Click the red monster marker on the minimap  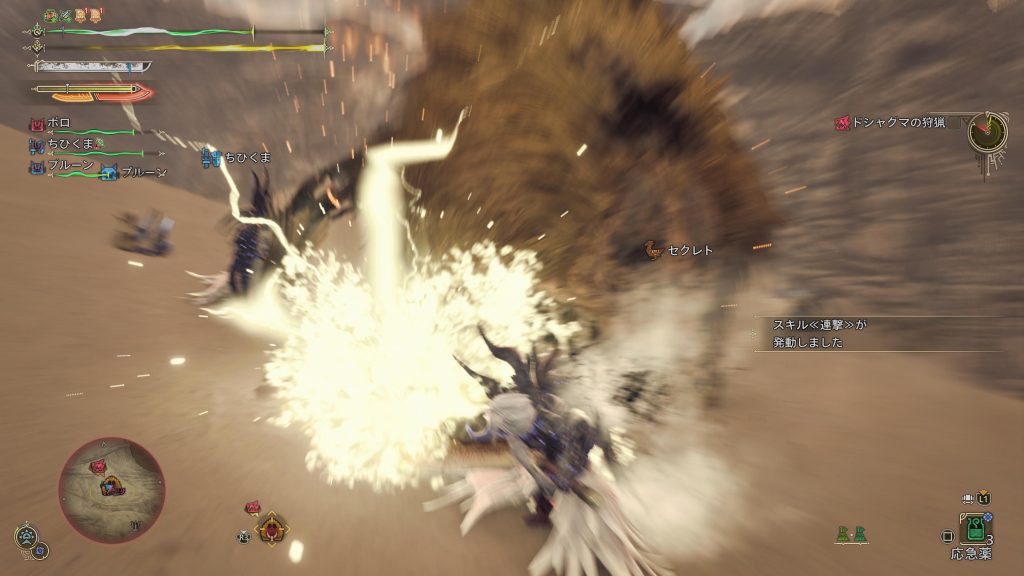(100, 466)
